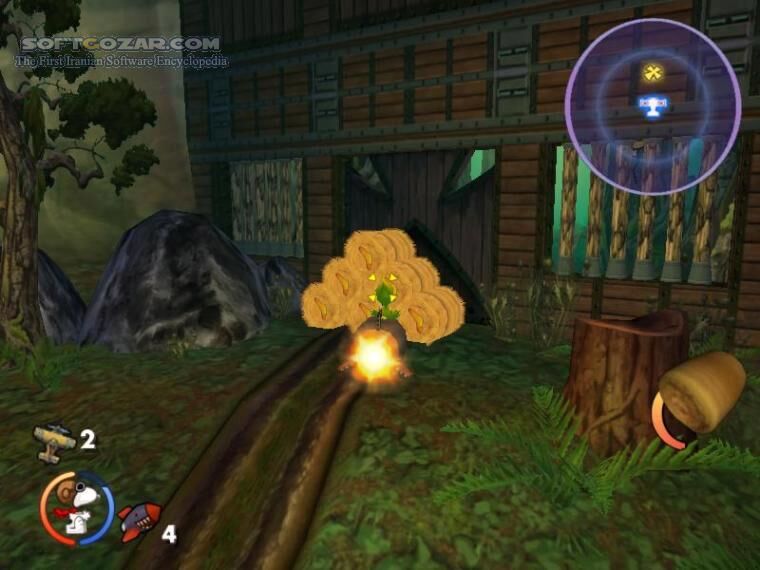This screenshot has width=760, height=570.
Task: Click the circular purple radar minimap
Action: click(x=652, y=107)
